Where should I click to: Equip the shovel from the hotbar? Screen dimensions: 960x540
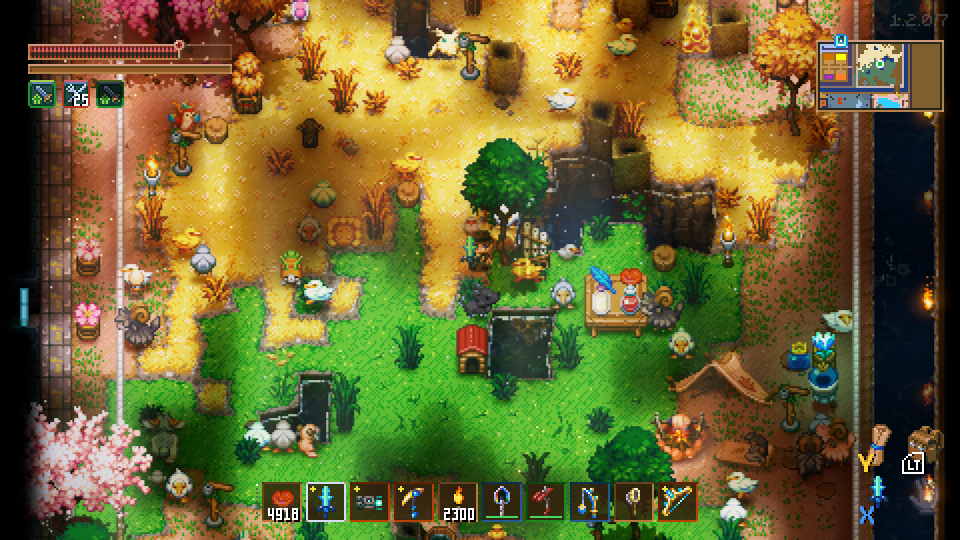502,501
